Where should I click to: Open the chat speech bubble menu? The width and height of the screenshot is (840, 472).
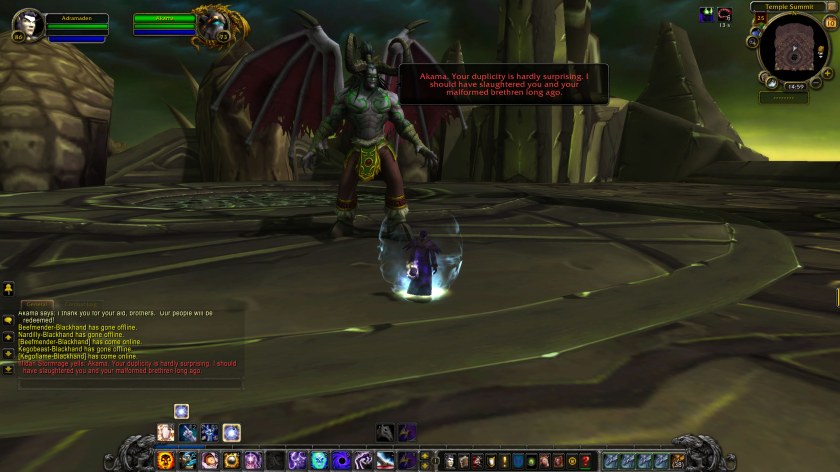tap(8, 321)
